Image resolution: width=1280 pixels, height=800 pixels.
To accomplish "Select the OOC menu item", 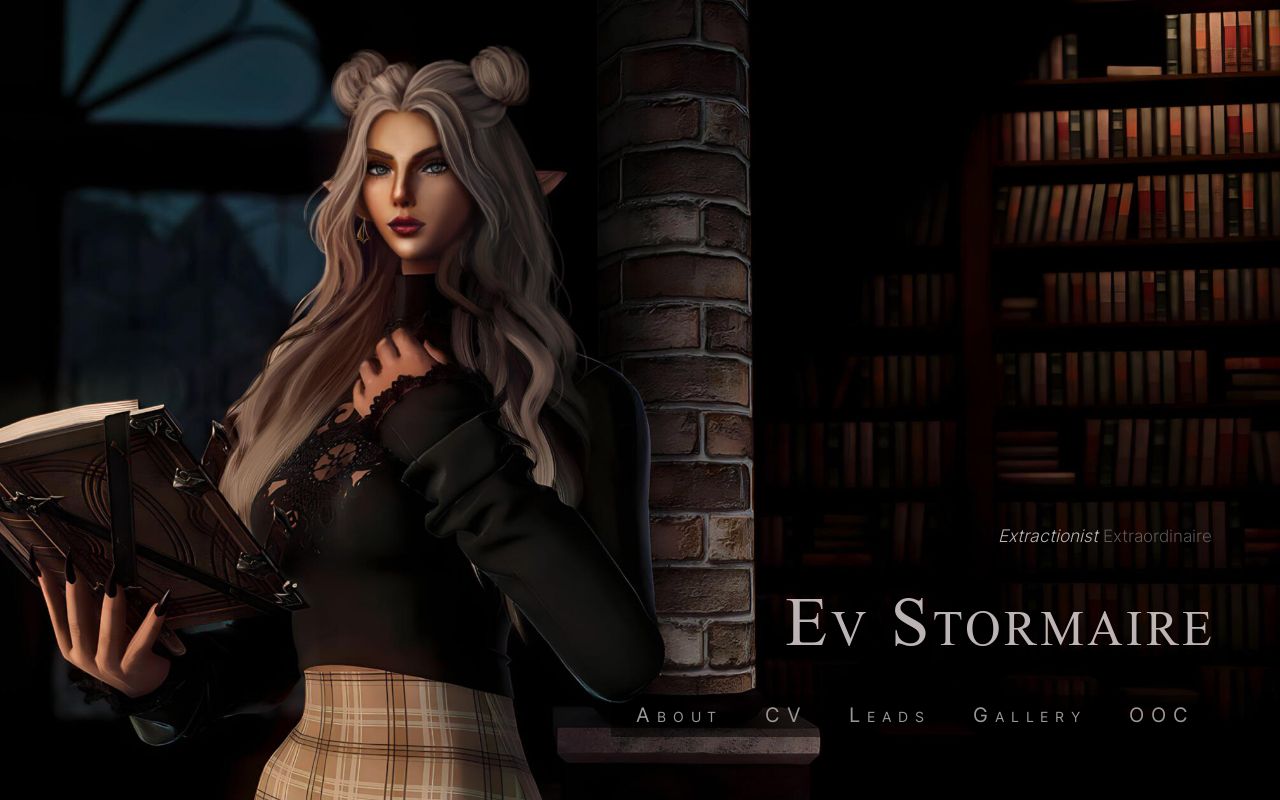I will coord(1157,715).
